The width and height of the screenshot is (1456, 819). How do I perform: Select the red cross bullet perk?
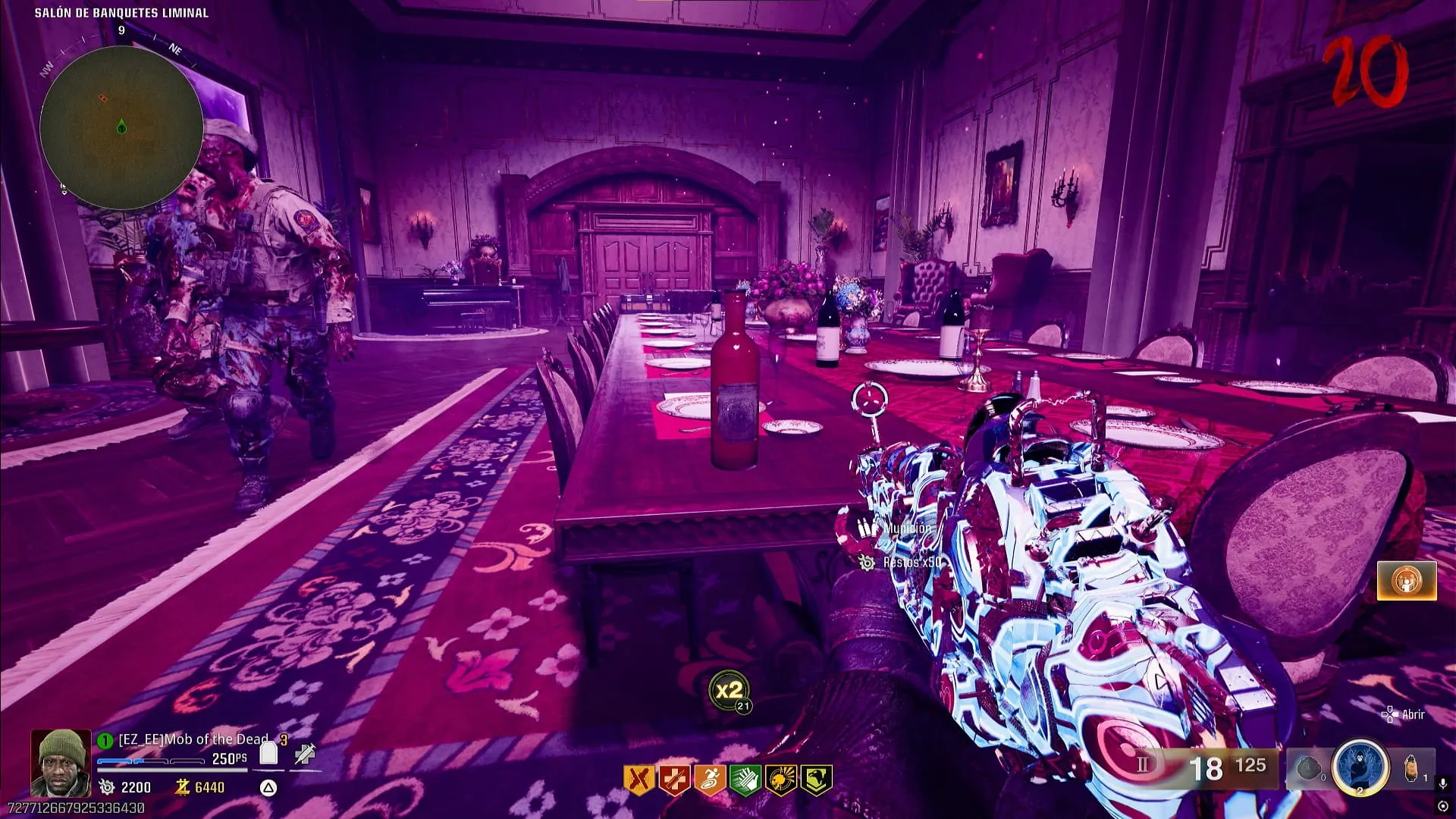[673, 780]
